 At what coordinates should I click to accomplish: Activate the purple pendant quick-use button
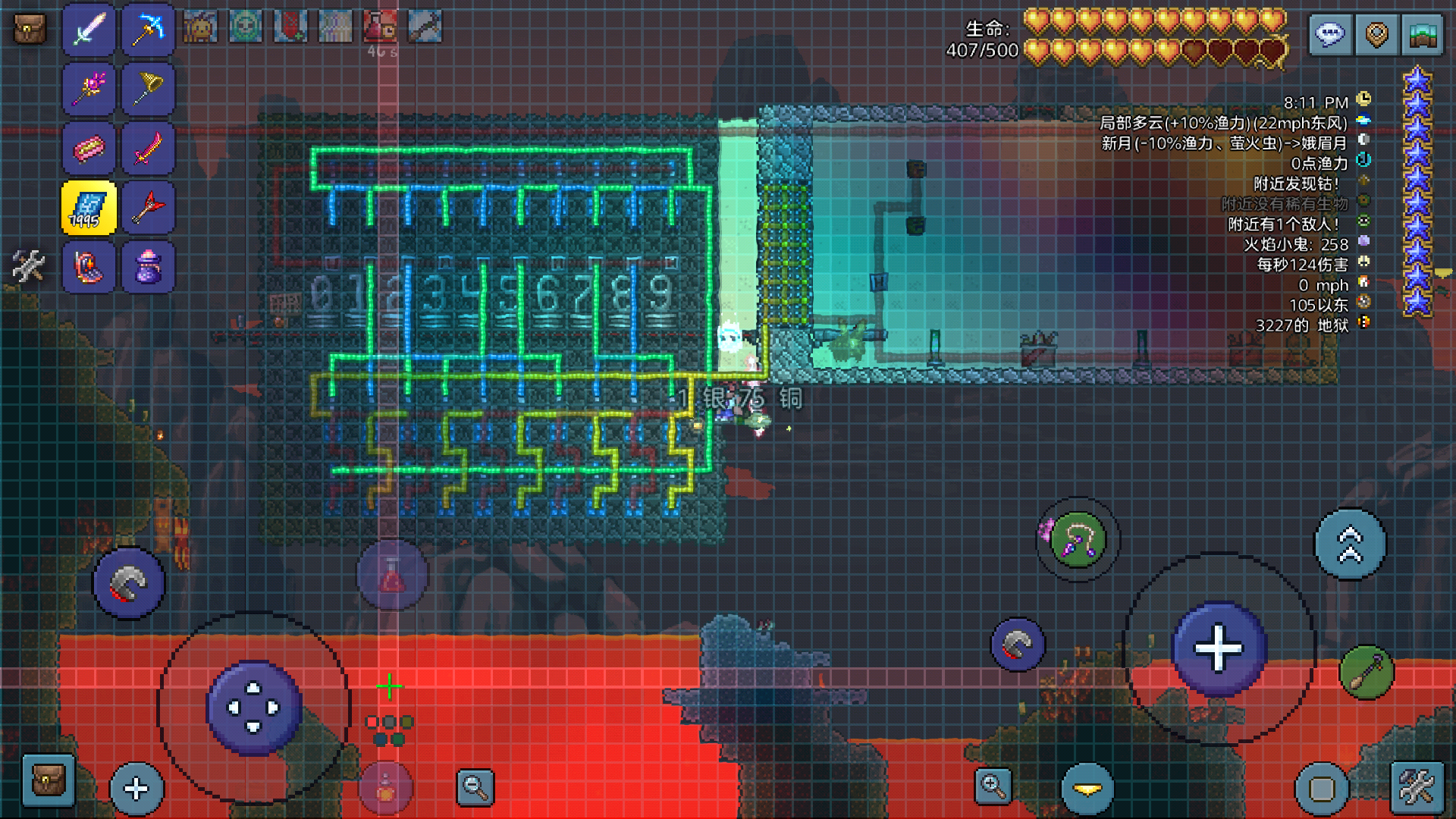coord(1078,540)
